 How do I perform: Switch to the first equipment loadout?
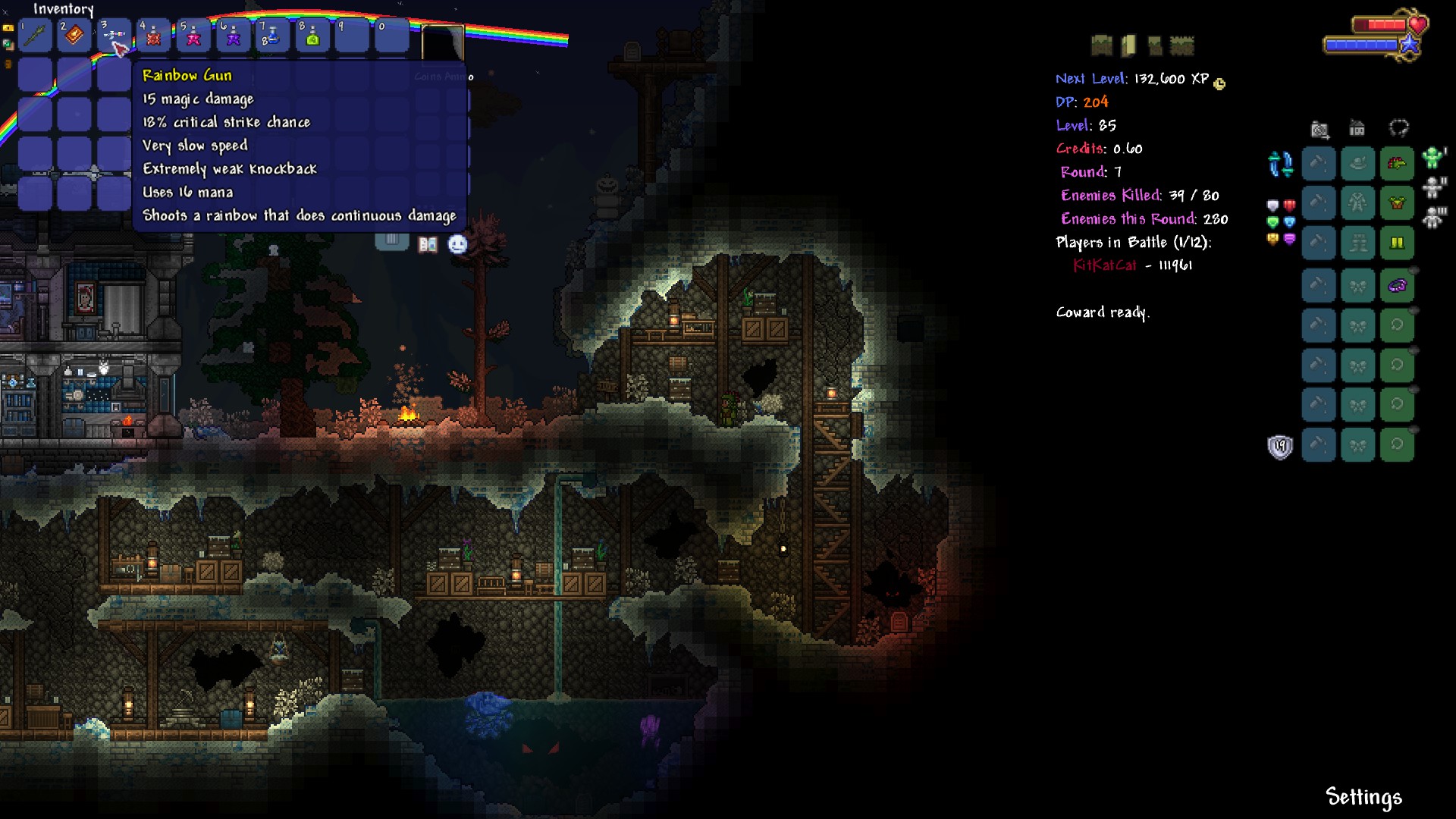1432,158
